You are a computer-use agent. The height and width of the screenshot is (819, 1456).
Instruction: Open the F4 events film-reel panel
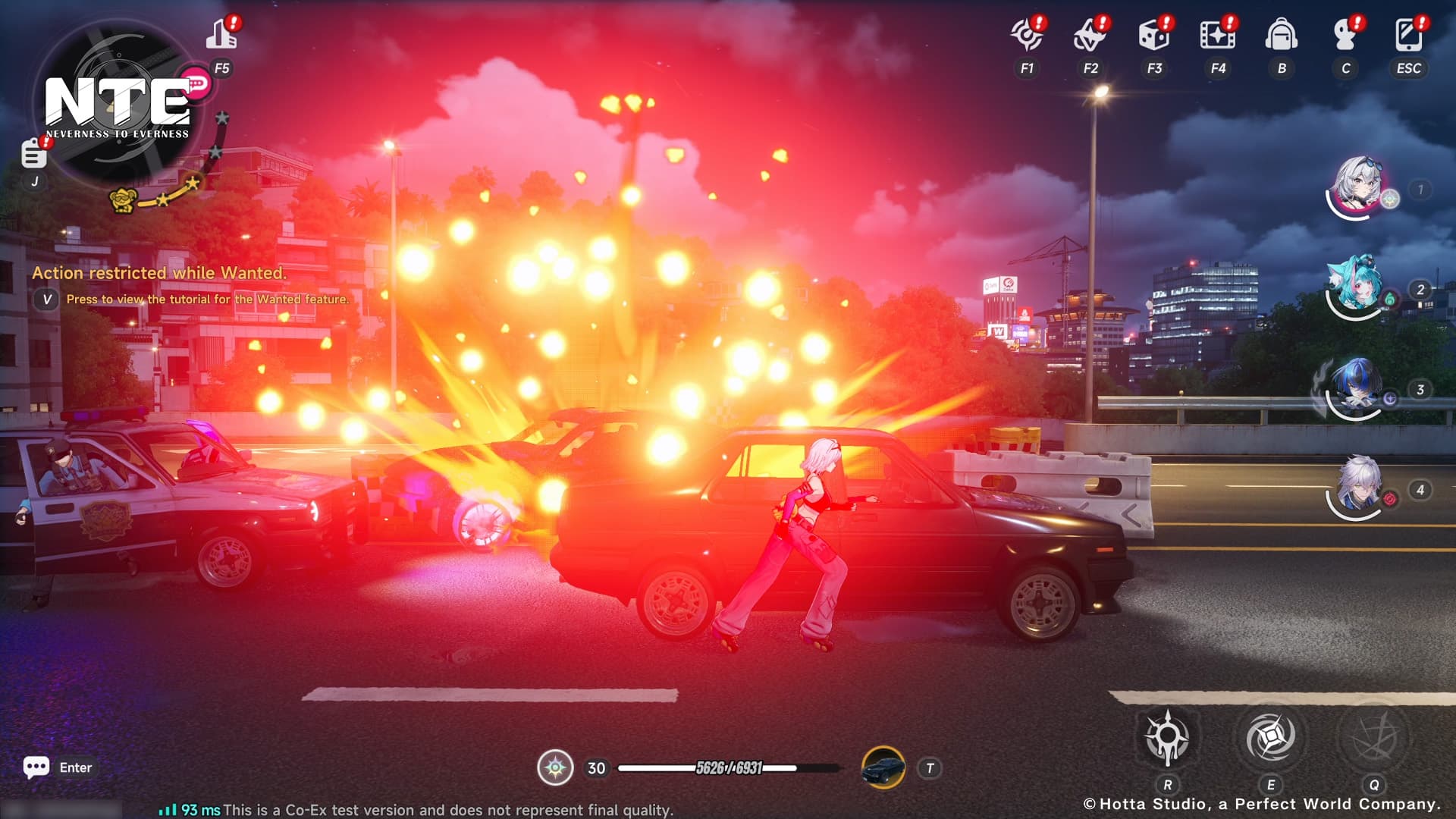[1219, 36]
